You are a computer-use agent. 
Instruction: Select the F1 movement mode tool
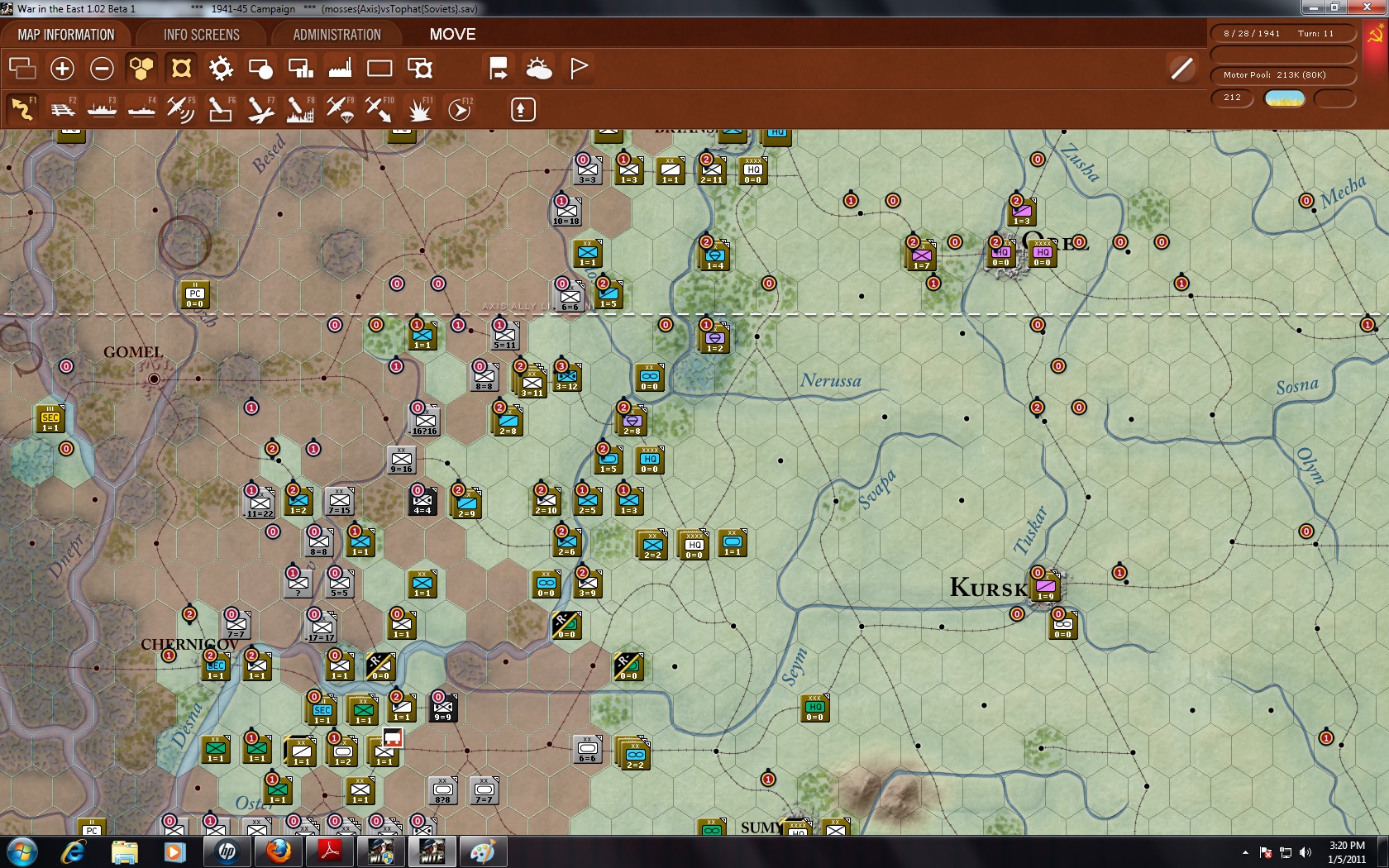point(22,108)
